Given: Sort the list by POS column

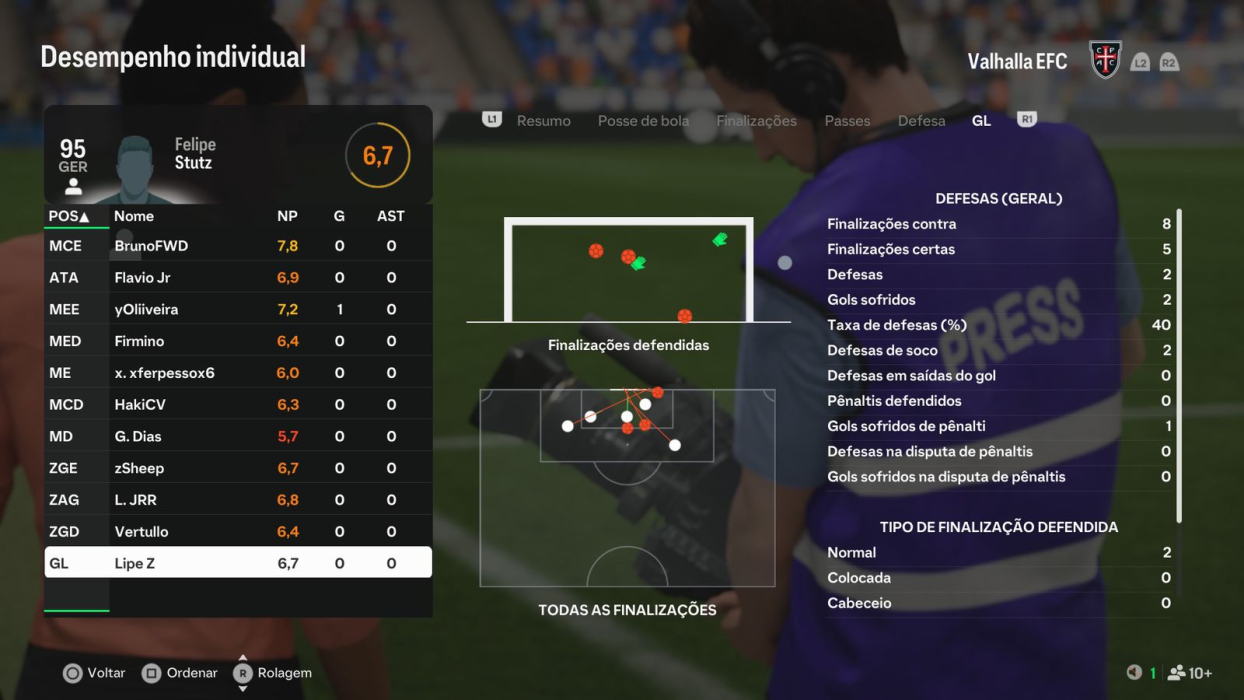Looking at the screenshot, I should pyautogui.click(x=69, y=216).
